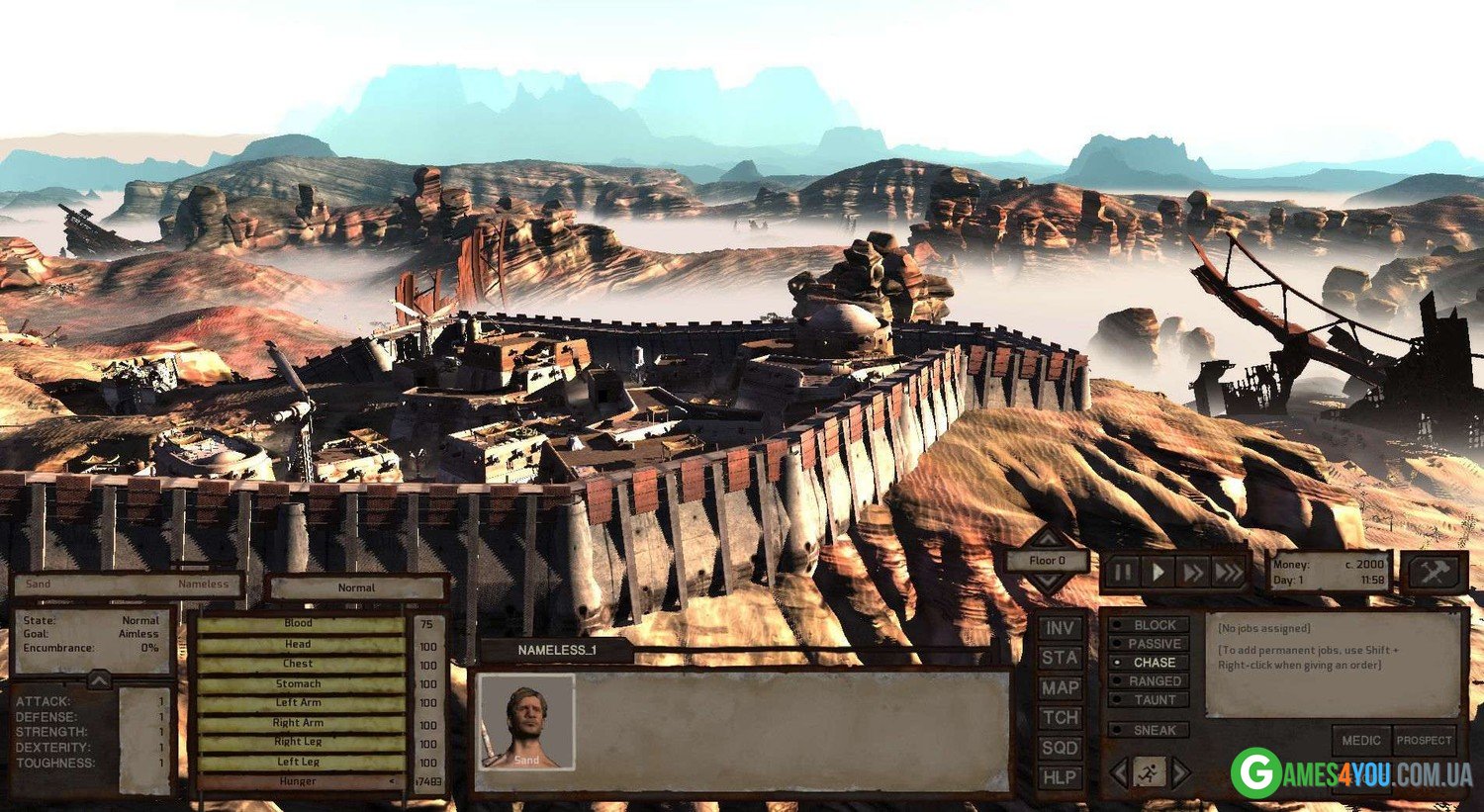Select the Sand character portrait

526,723
